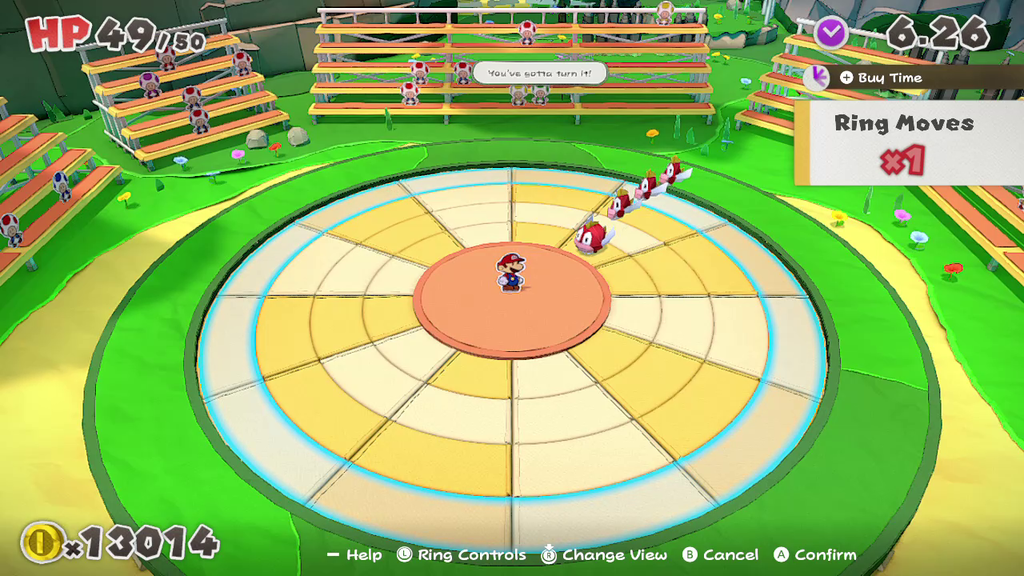Show the Ring Controls
The width and height of the screenshot is (1024, 576).
pyautogui.click(x=461, y=555)
